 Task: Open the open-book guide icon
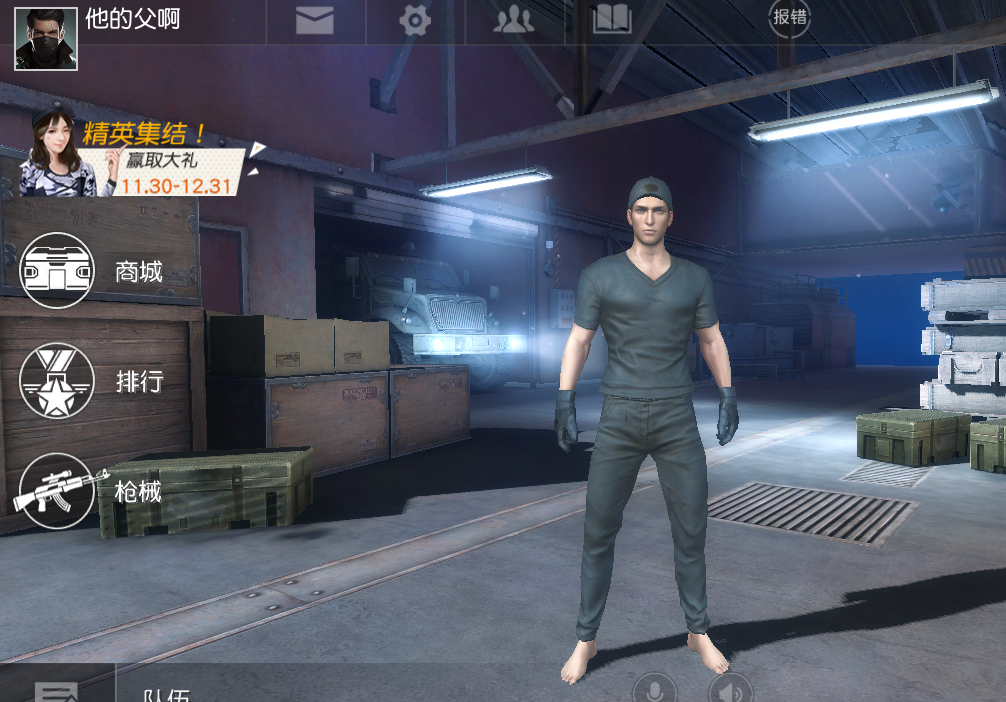pyautogui.click(x=612, y=20)
